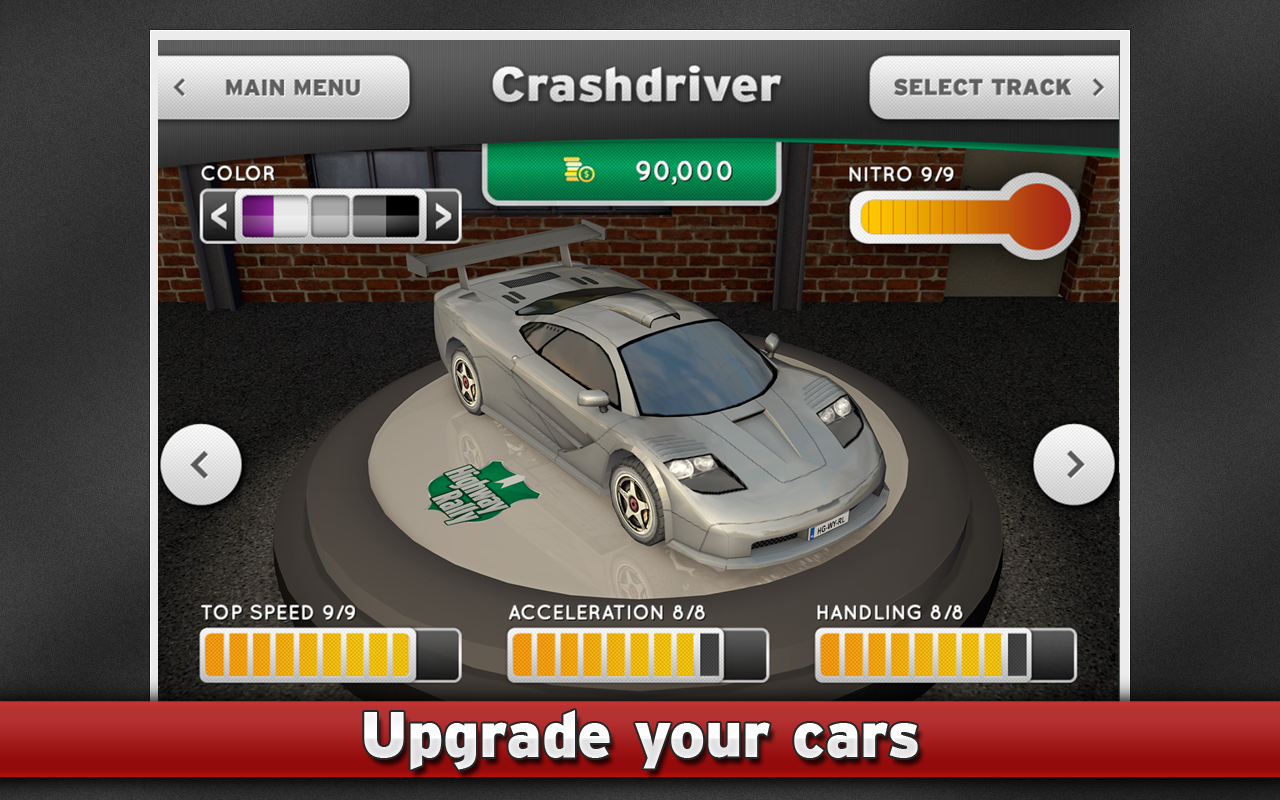Click the right arrow in the COLOR picker
This screenshot has height=800, width=1280.
pyautogui.click(x=443, y=215)
